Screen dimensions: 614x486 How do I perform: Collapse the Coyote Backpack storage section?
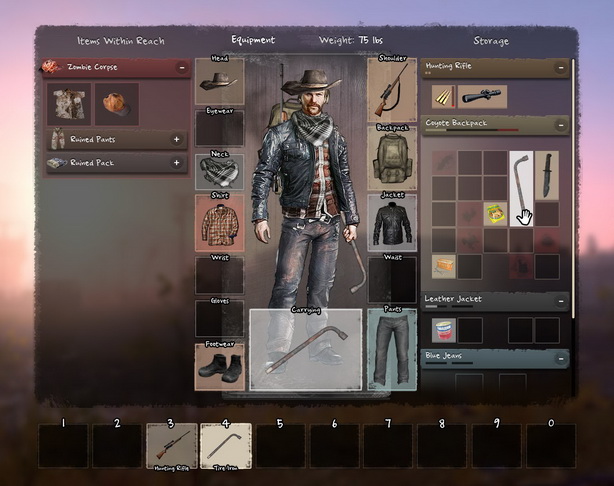(x=561, y=125)
